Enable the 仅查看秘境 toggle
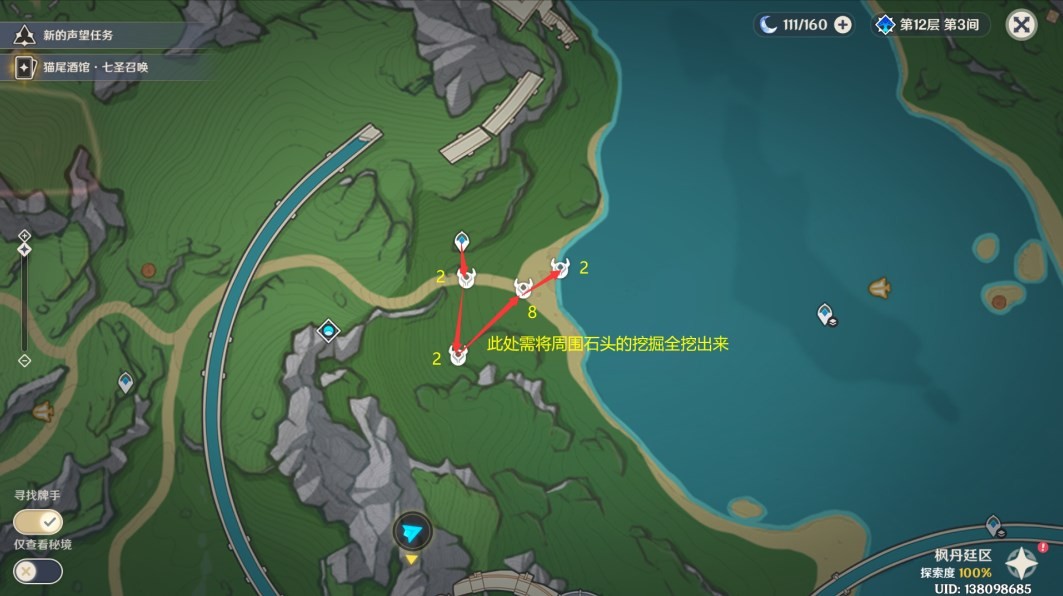1063x596 pixels. pos(38,571)
